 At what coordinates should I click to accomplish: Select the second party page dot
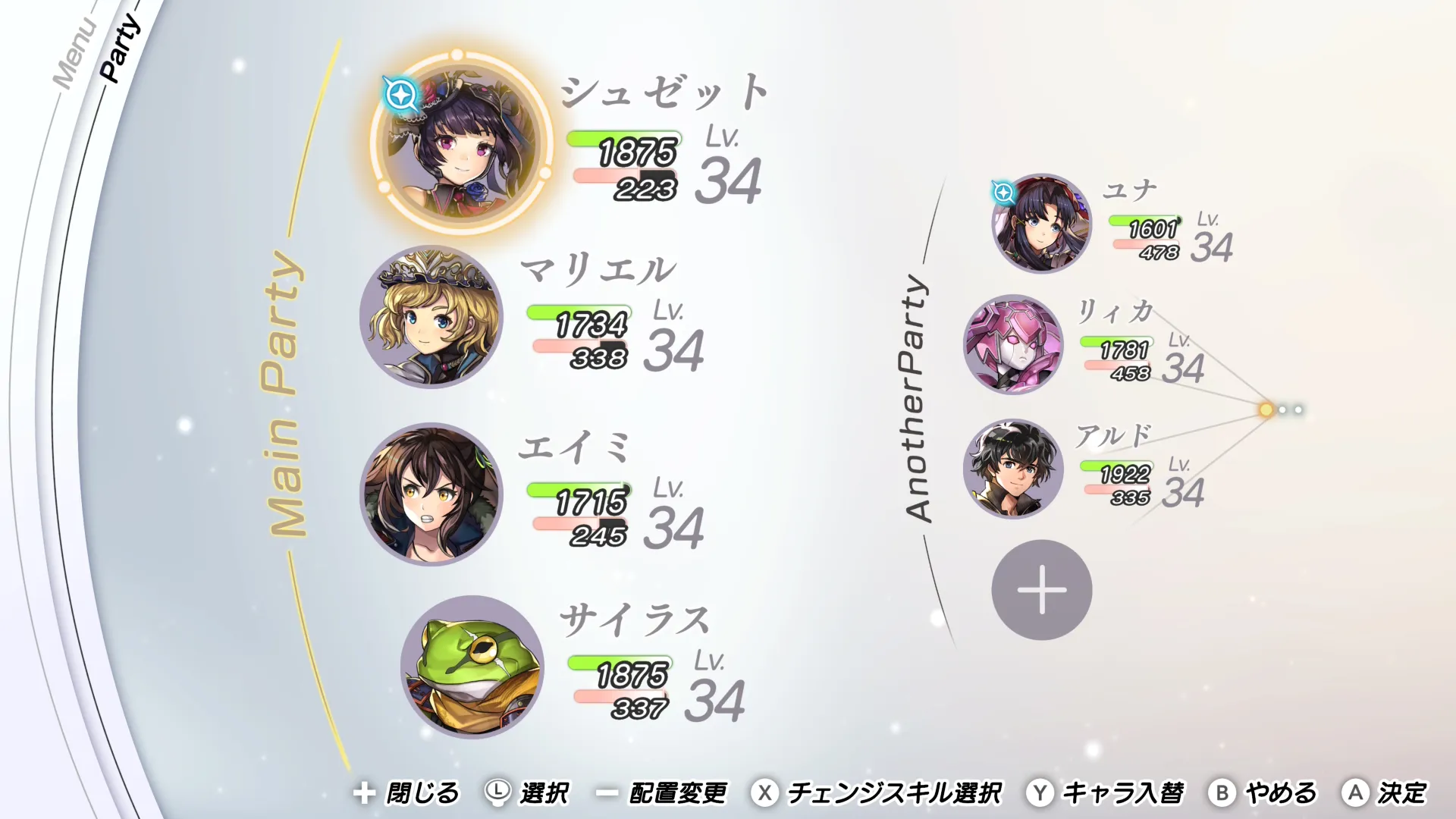tap(1282, 409)
